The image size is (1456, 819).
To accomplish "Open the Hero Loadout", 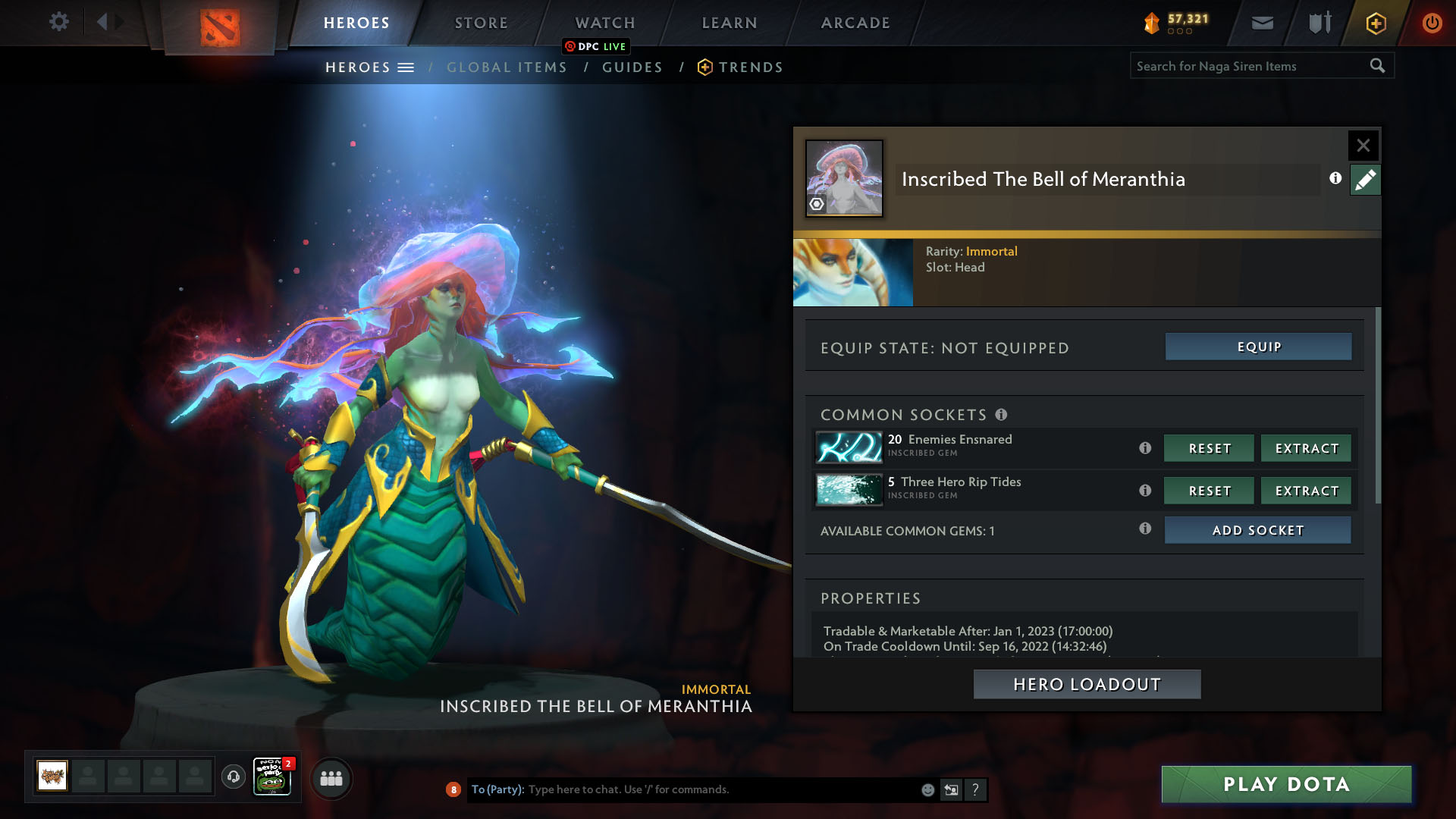I will [x=1087, y=684].
